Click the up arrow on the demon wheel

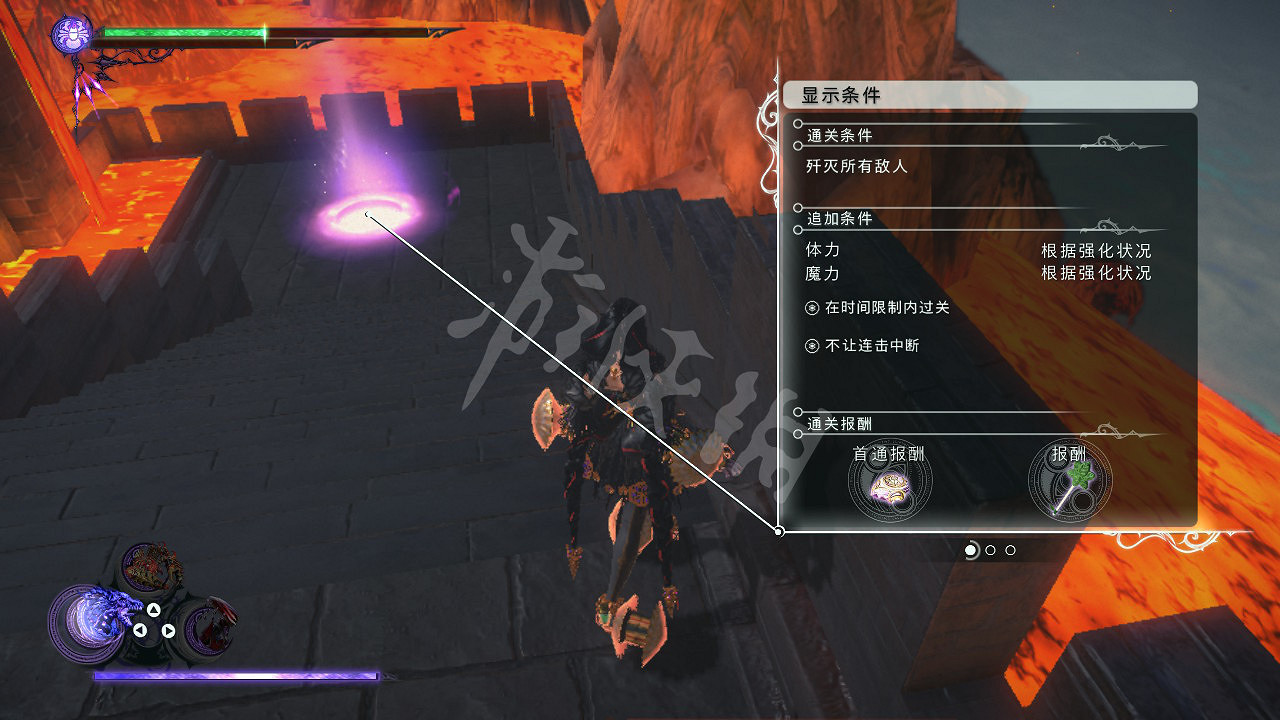click(153, 610)
